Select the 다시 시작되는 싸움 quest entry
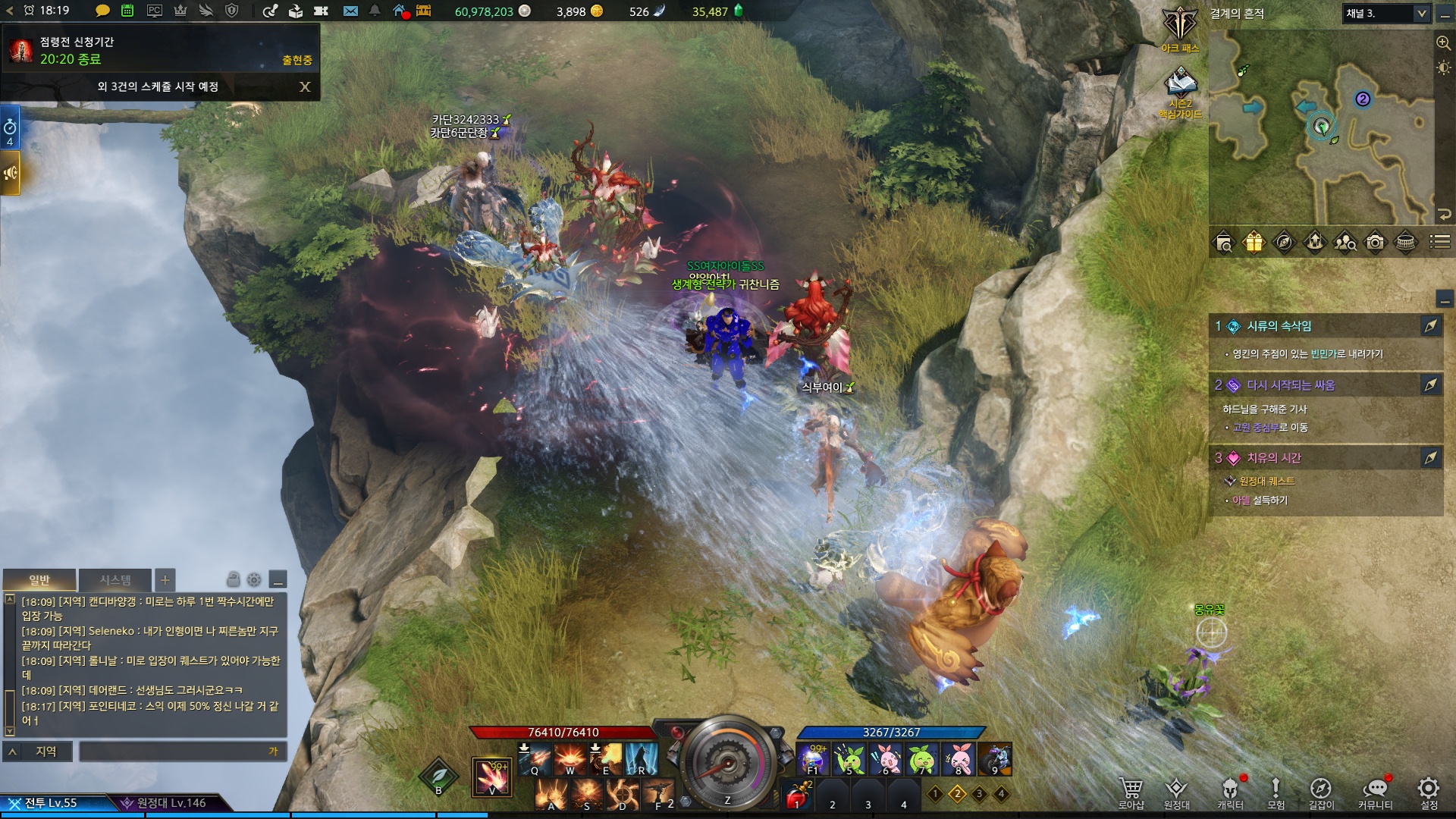 tap(1291, 385)
